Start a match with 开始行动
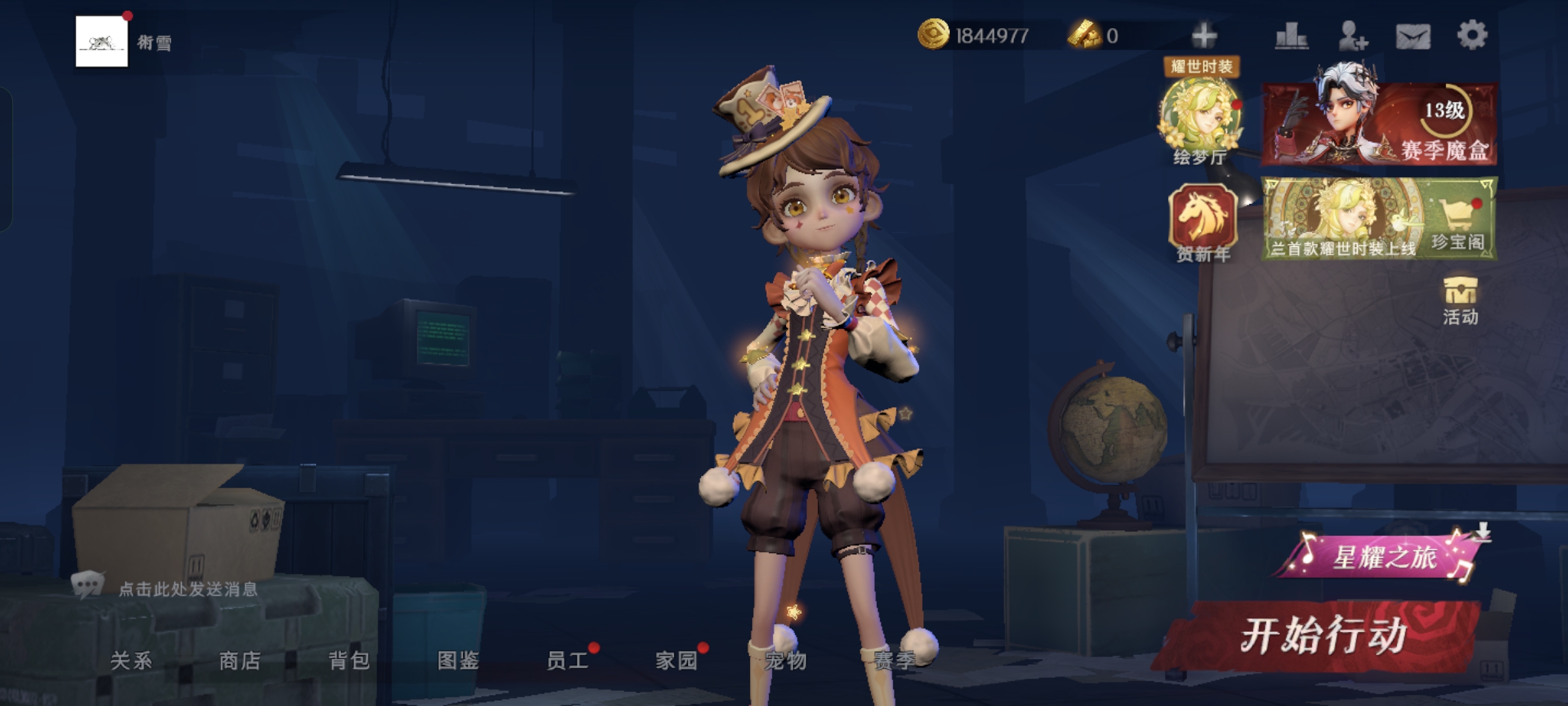The width and height of the screenshot is (1568, 706). click(x=1323, y=635)
